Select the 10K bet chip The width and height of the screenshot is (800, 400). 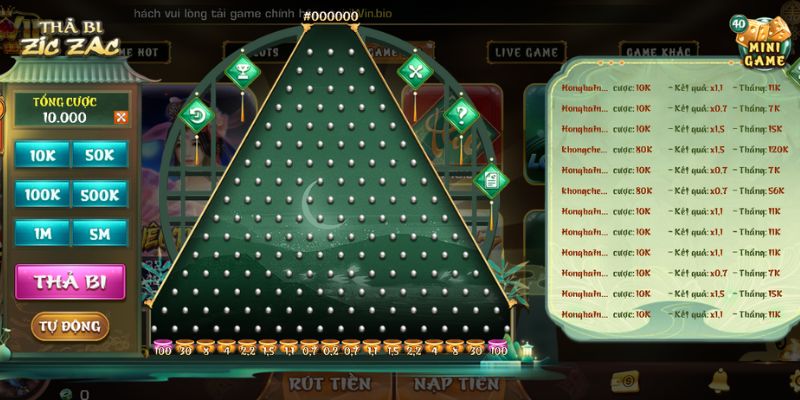[42, 155]
